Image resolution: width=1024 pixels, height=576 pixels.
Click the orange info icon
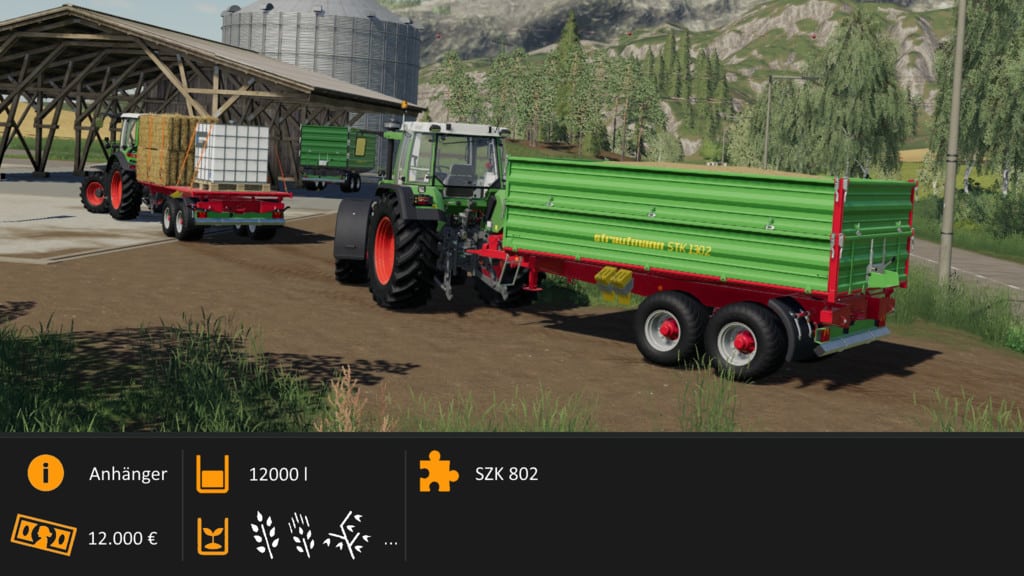point(45,473)
